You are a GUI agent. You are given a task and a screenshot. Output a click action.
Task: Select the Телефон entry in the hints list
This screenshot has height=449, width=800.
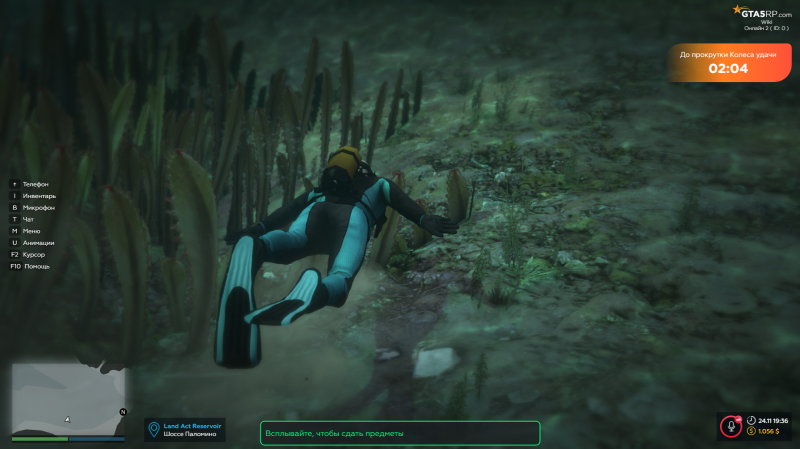point(34,184)
